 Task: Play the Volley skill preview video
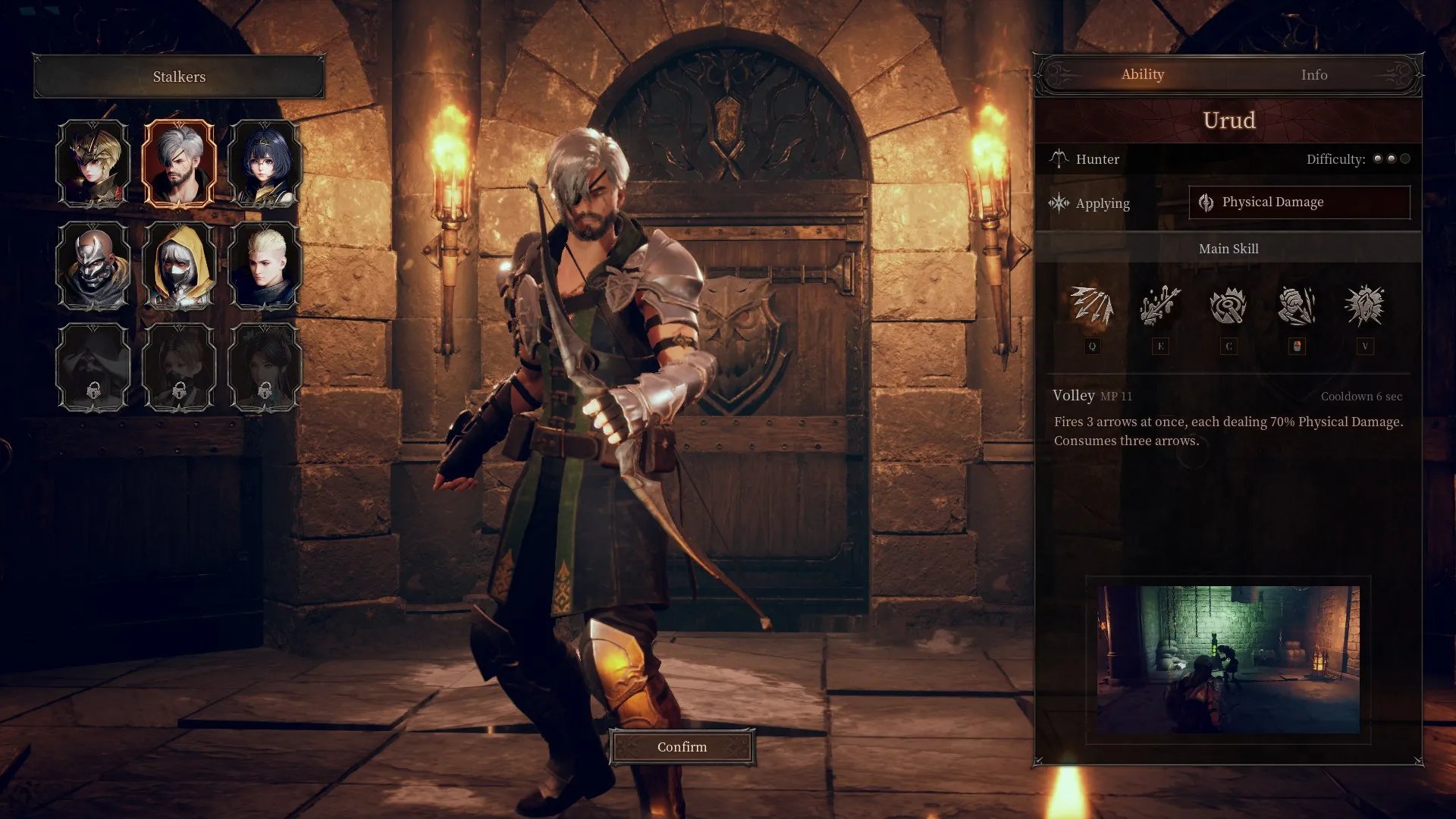(x=1228, y=659)
